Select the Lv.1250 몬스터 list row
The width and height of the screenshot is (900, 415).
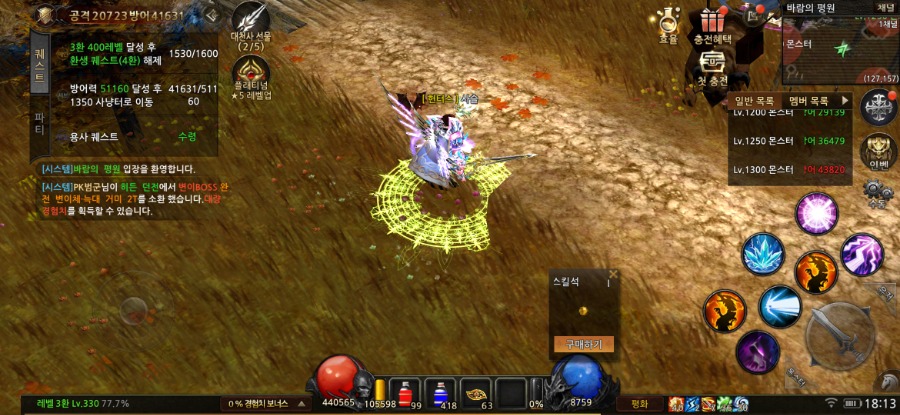point(790,141)
